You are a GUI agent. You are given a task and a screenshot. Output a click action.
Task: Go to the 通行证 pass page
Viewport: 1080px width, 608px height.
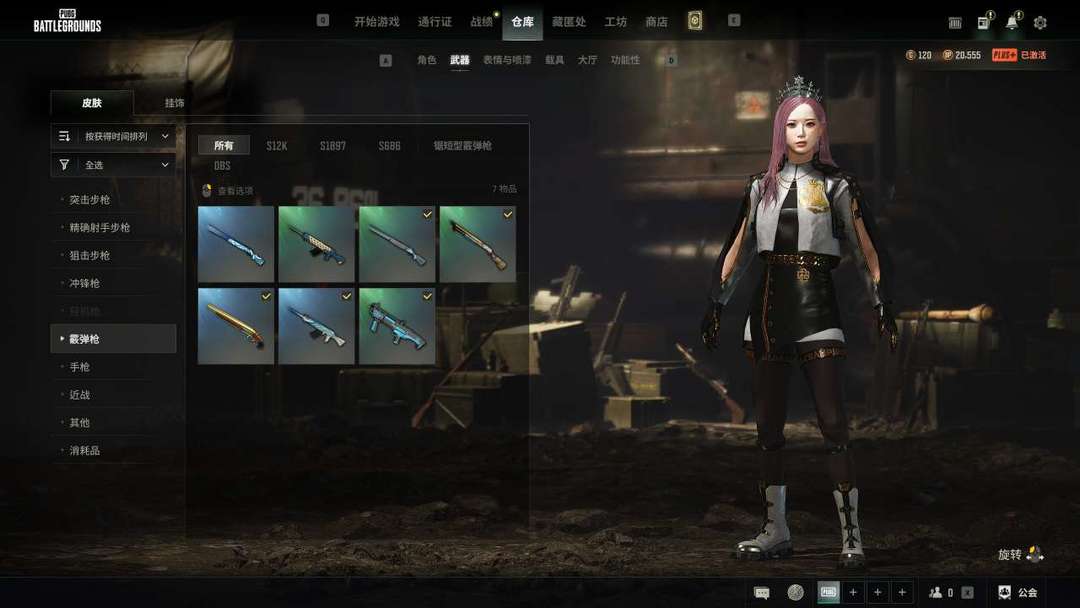pos(435,22)
